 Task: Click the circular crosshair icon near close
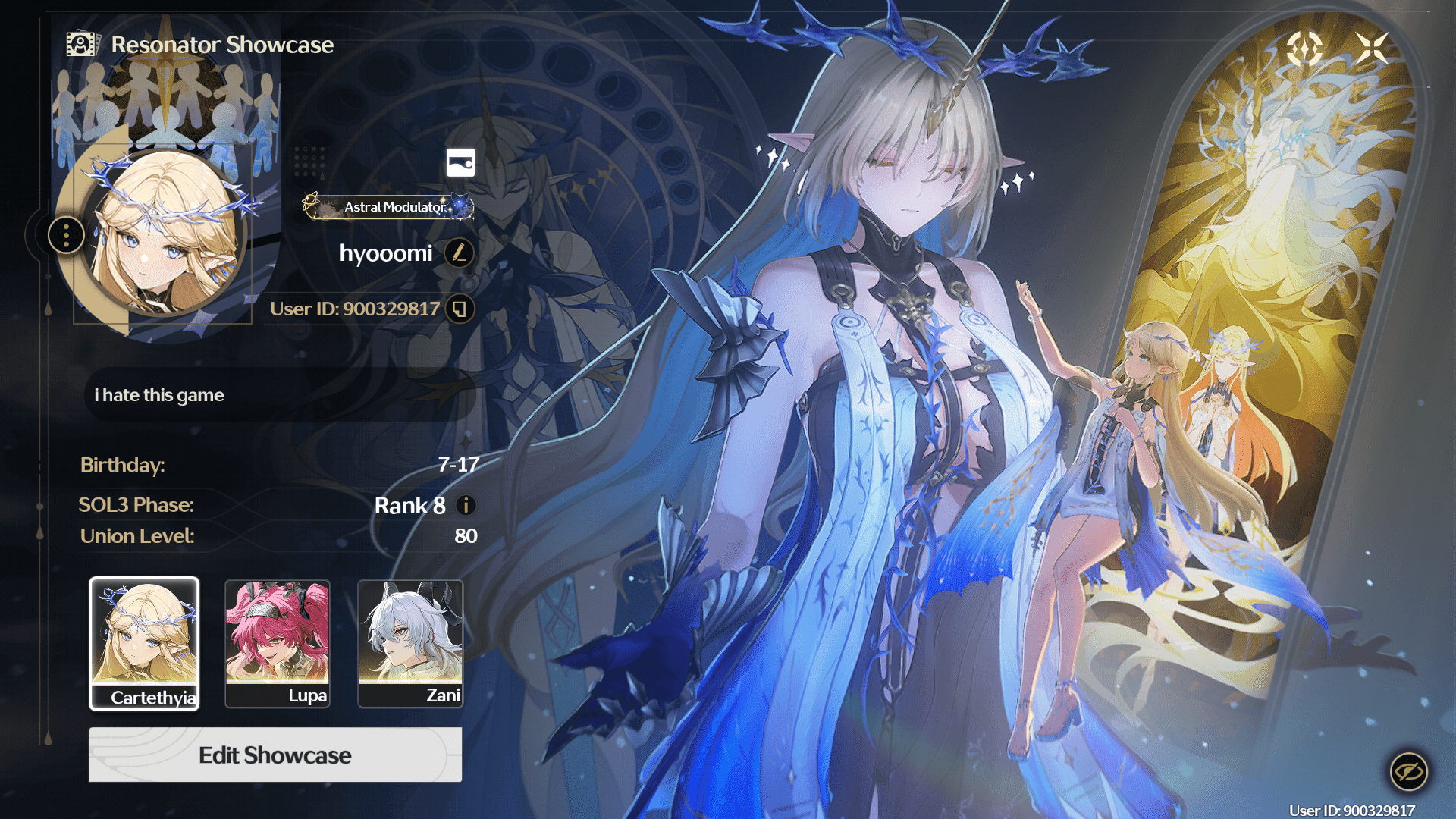(1304, 49)
